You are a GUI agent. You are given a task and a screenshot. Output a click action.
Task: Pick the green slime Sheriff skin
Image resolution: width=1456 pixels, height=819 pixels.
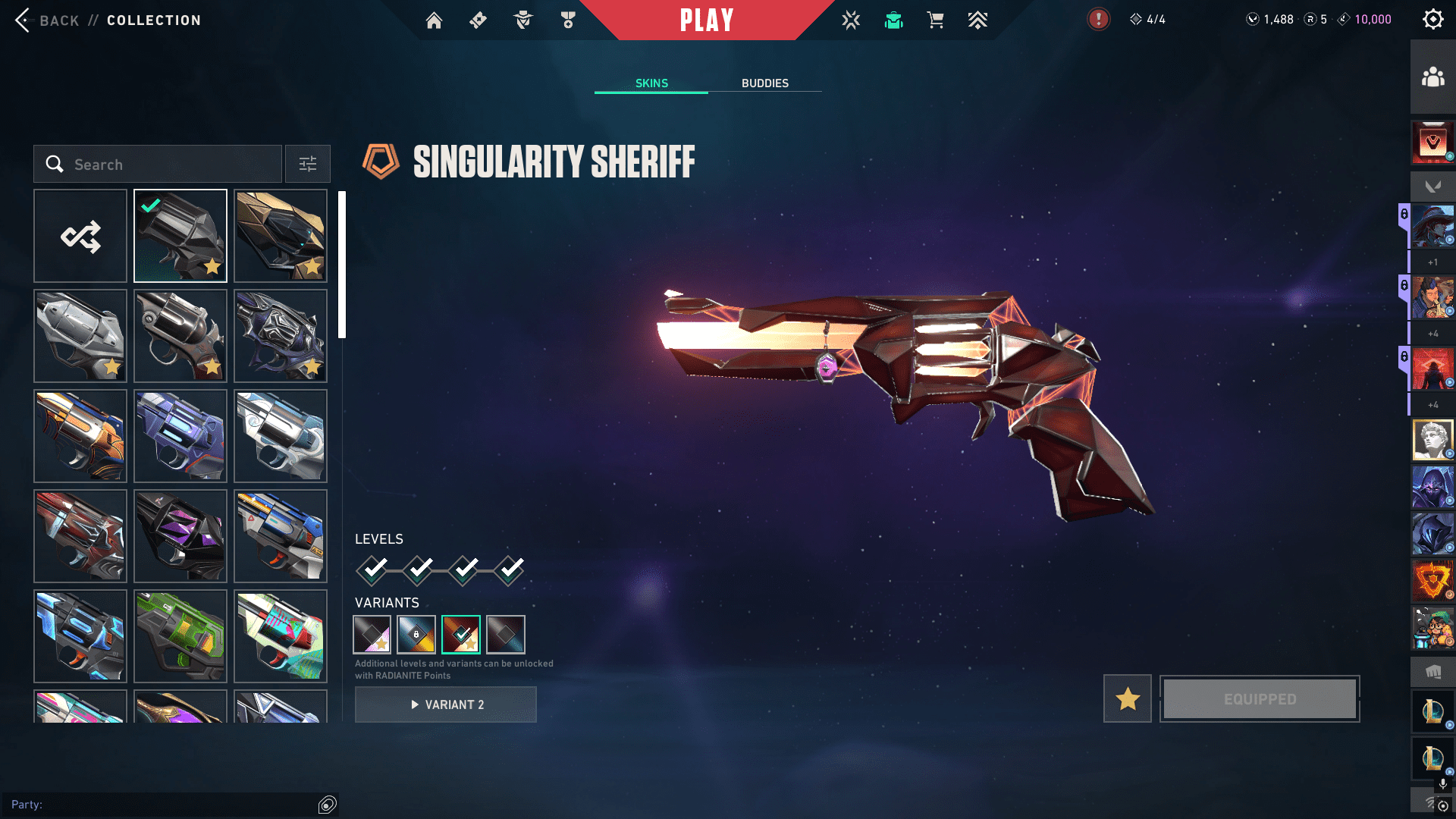point(180,636)
